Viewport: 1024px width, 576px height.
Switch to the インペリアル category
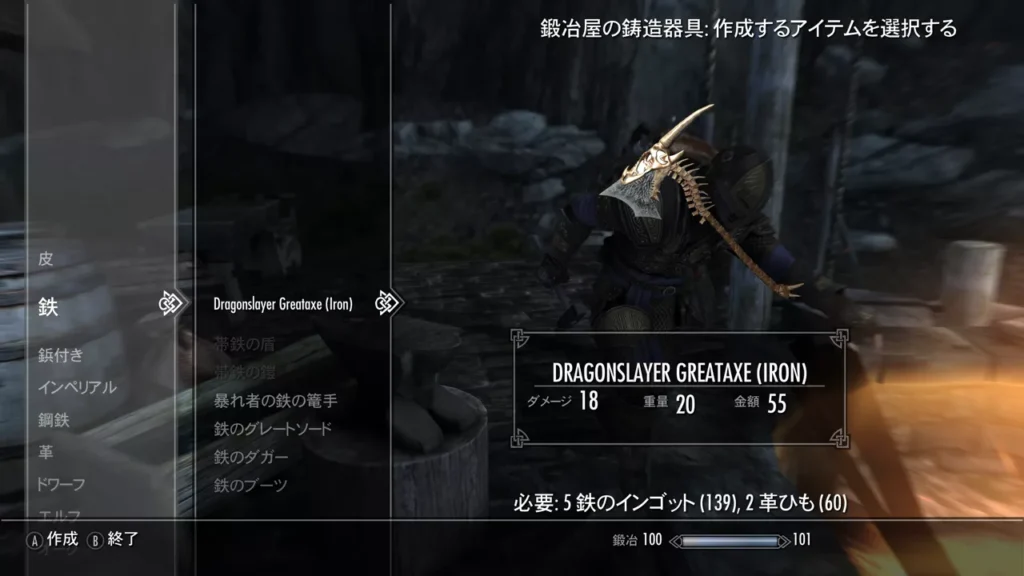point(77,388)
